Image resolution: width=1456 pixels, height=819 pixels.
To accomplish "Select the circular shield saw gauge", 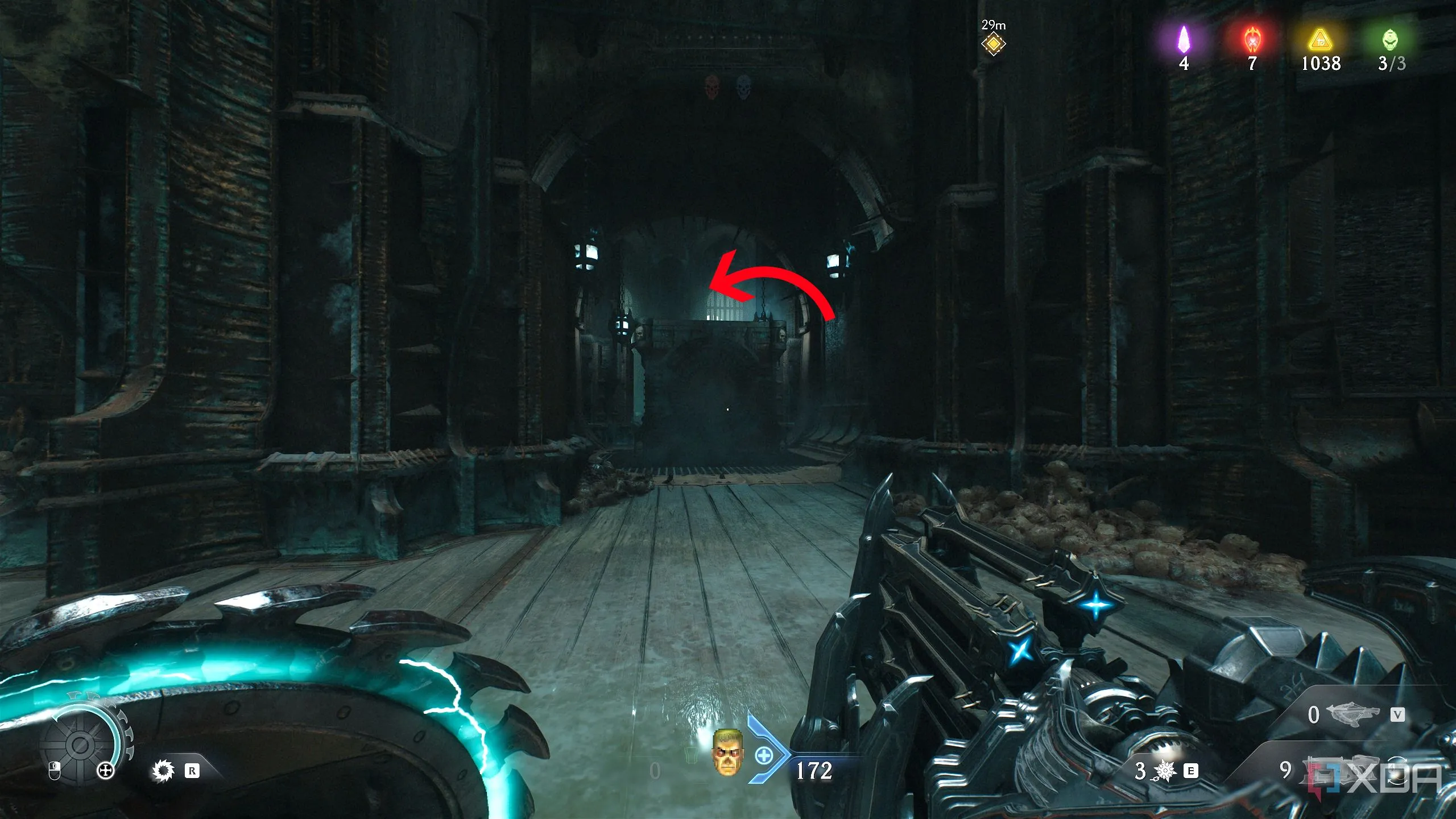I will pos(81,743).
